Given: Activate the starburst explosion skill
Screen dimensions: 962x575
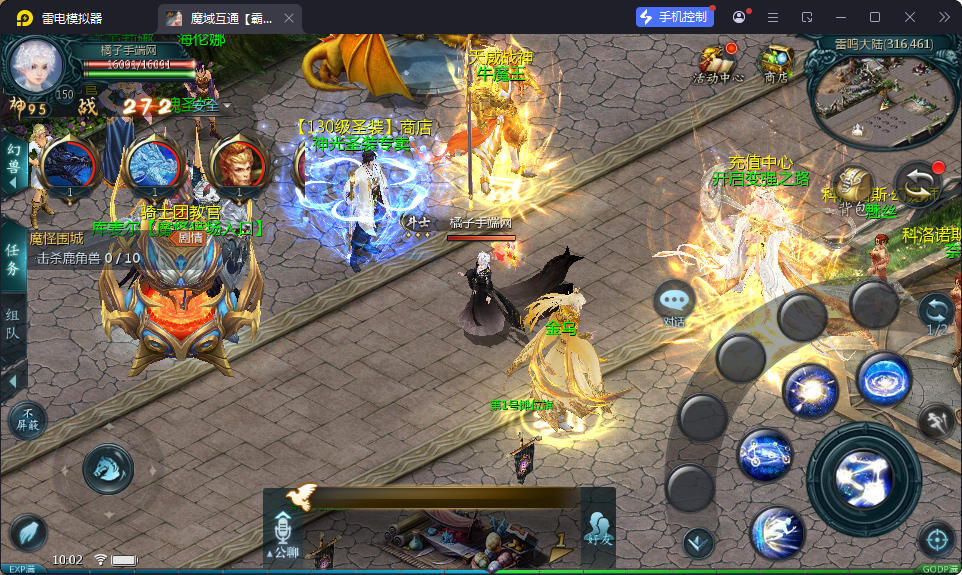Looking at the screenshot, I should [x=809, y=390].
